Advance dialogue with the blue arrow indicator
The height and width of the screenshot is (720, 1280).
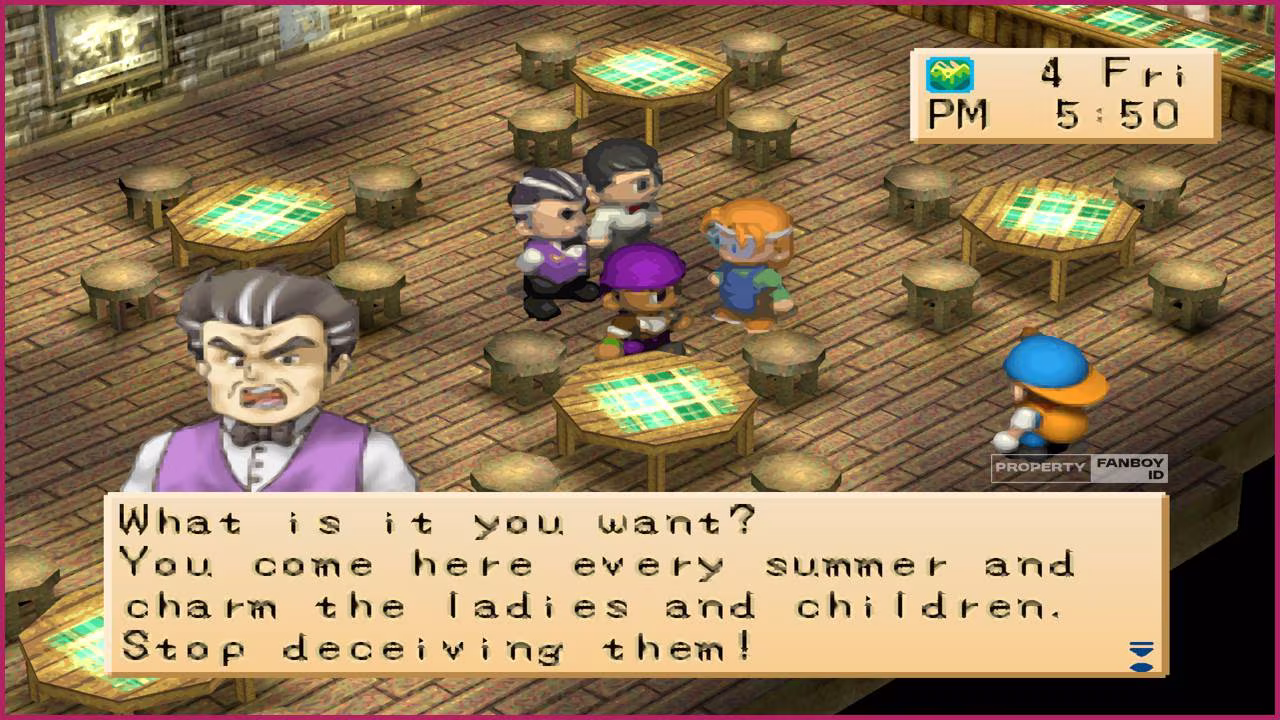tap(1141, 656)
